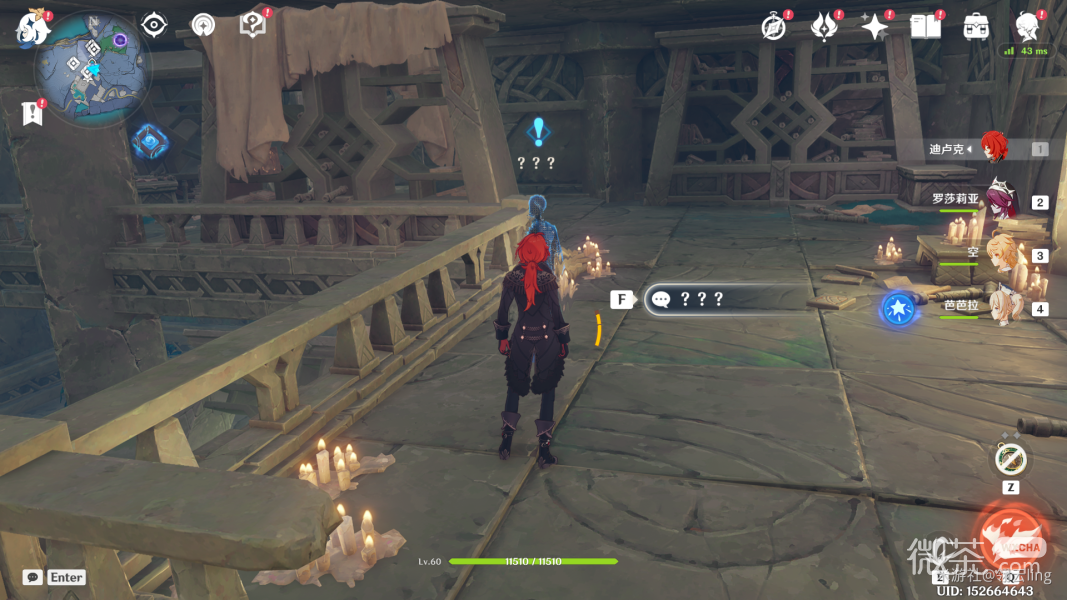Open the circular minimap

(x=92, y=69)
